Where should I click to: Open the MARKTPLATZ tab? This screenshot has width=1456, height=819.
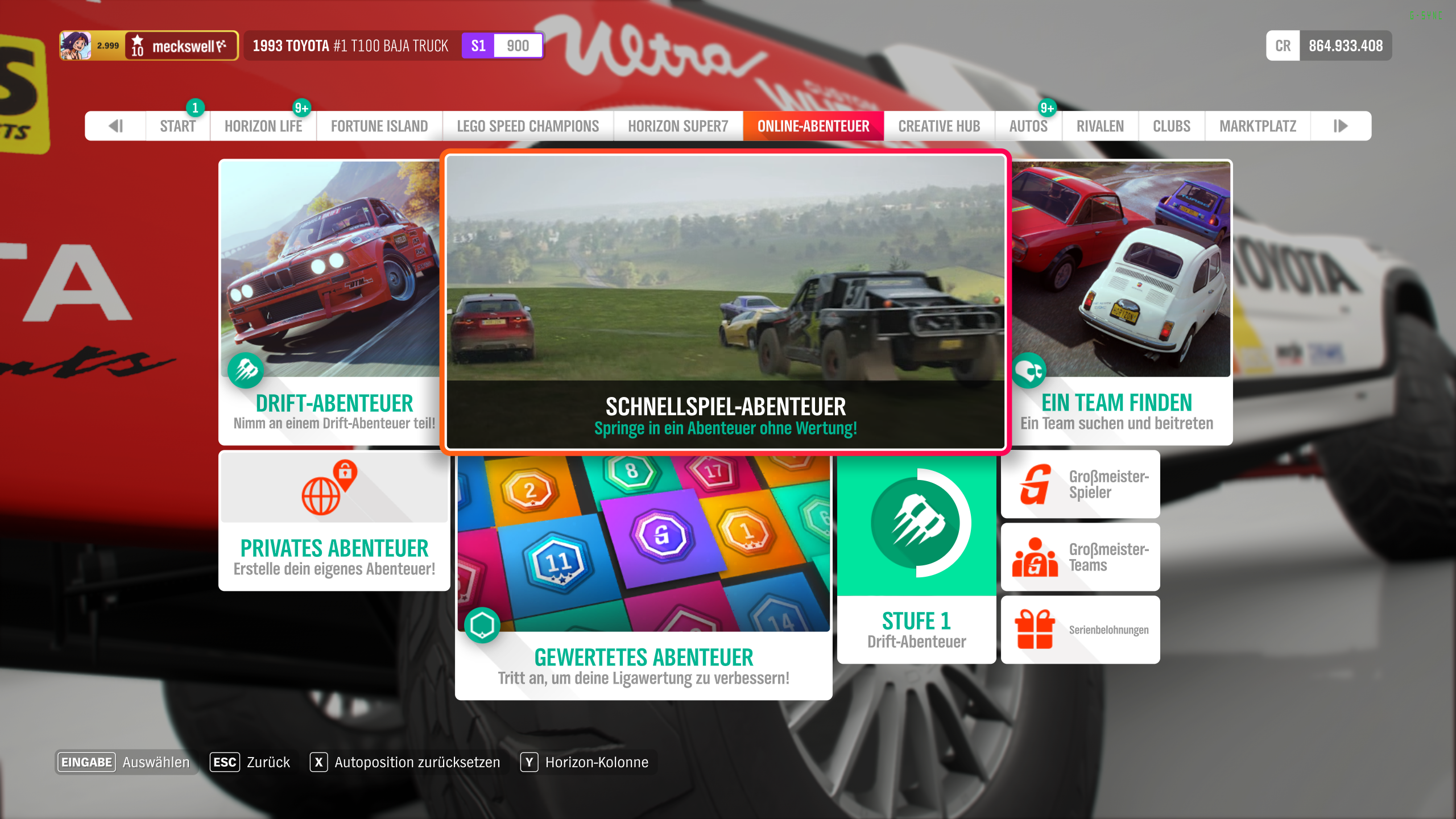(1257, 126)
